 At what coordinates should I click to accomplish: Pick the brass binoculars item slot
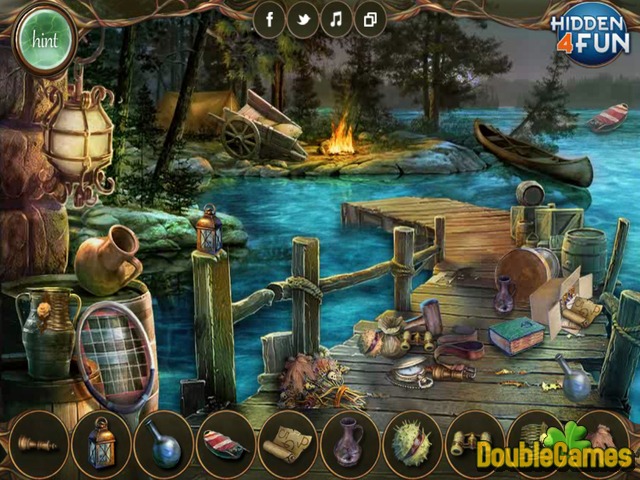(x=471, y=441)
